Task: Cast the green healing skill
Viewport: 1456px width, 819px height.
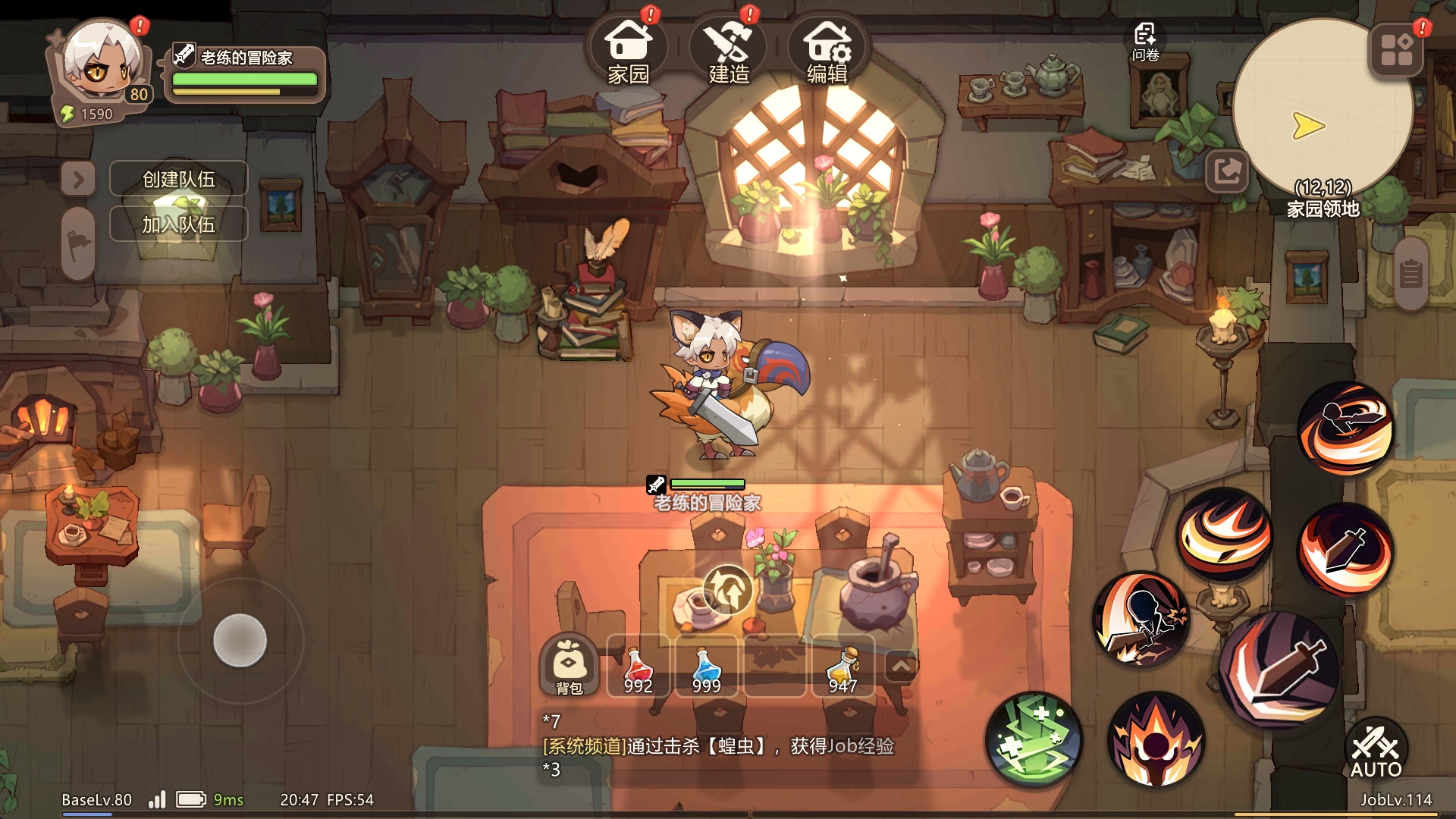Action: 1034,739
